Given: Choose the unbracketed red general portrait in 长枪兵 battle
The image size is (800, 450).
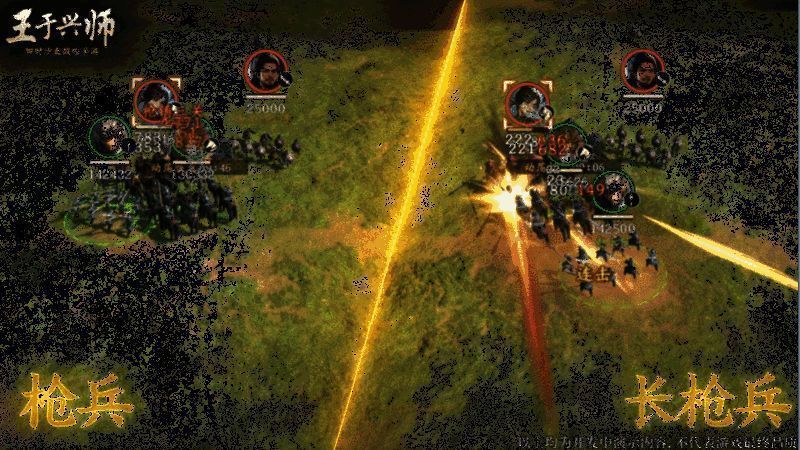Looking at the screenshot, I should click(642, 71).
